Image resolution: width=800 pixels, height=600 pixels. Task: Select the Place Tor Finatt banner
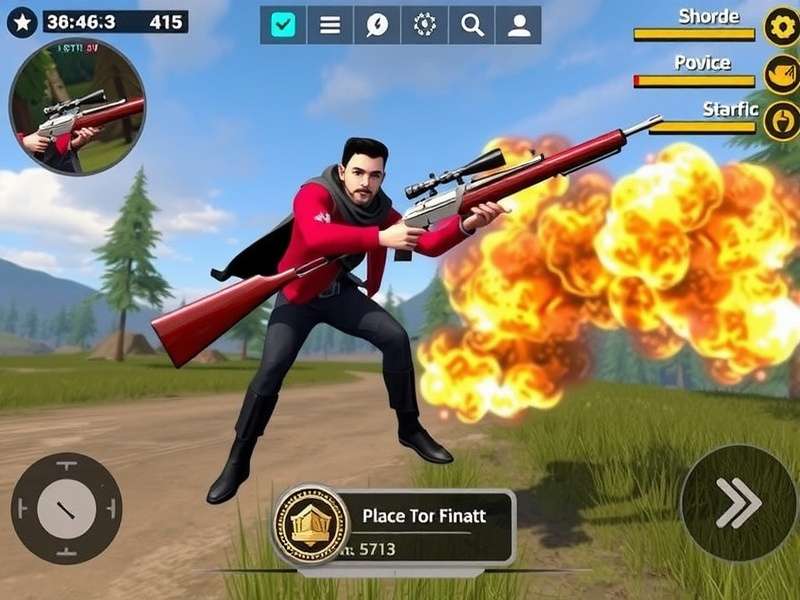(x=425, y=517)
